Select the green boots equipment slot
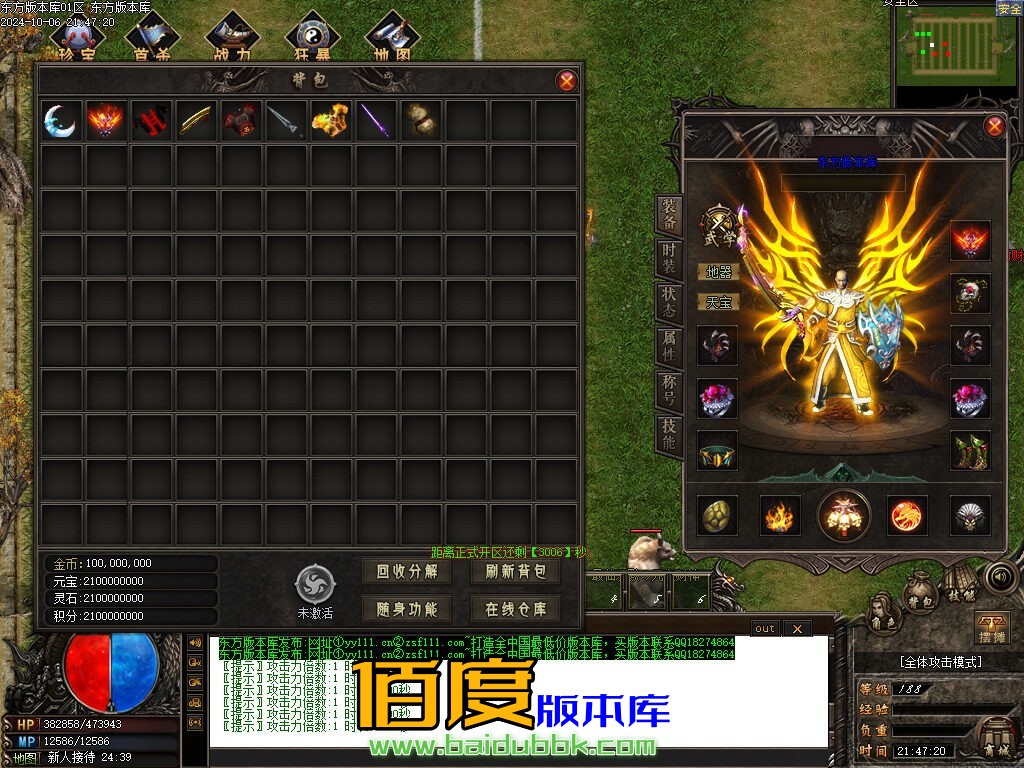Viewport: 1024px width, 768px height. 969,450
